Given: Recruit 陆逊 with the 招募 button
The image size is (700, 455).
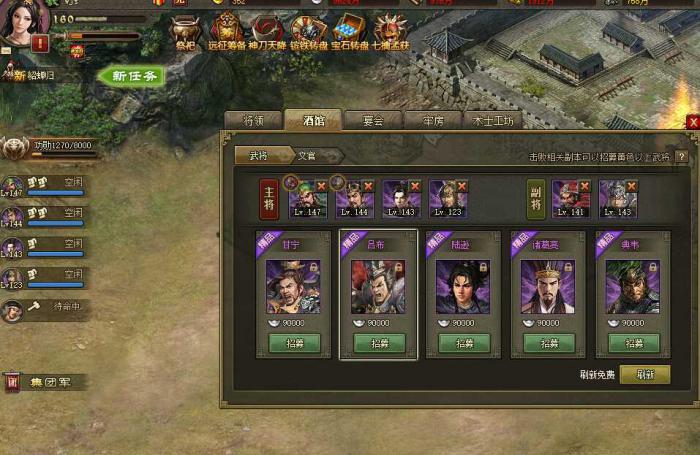Looking at the screenshot, I should (x=463, y=343).
